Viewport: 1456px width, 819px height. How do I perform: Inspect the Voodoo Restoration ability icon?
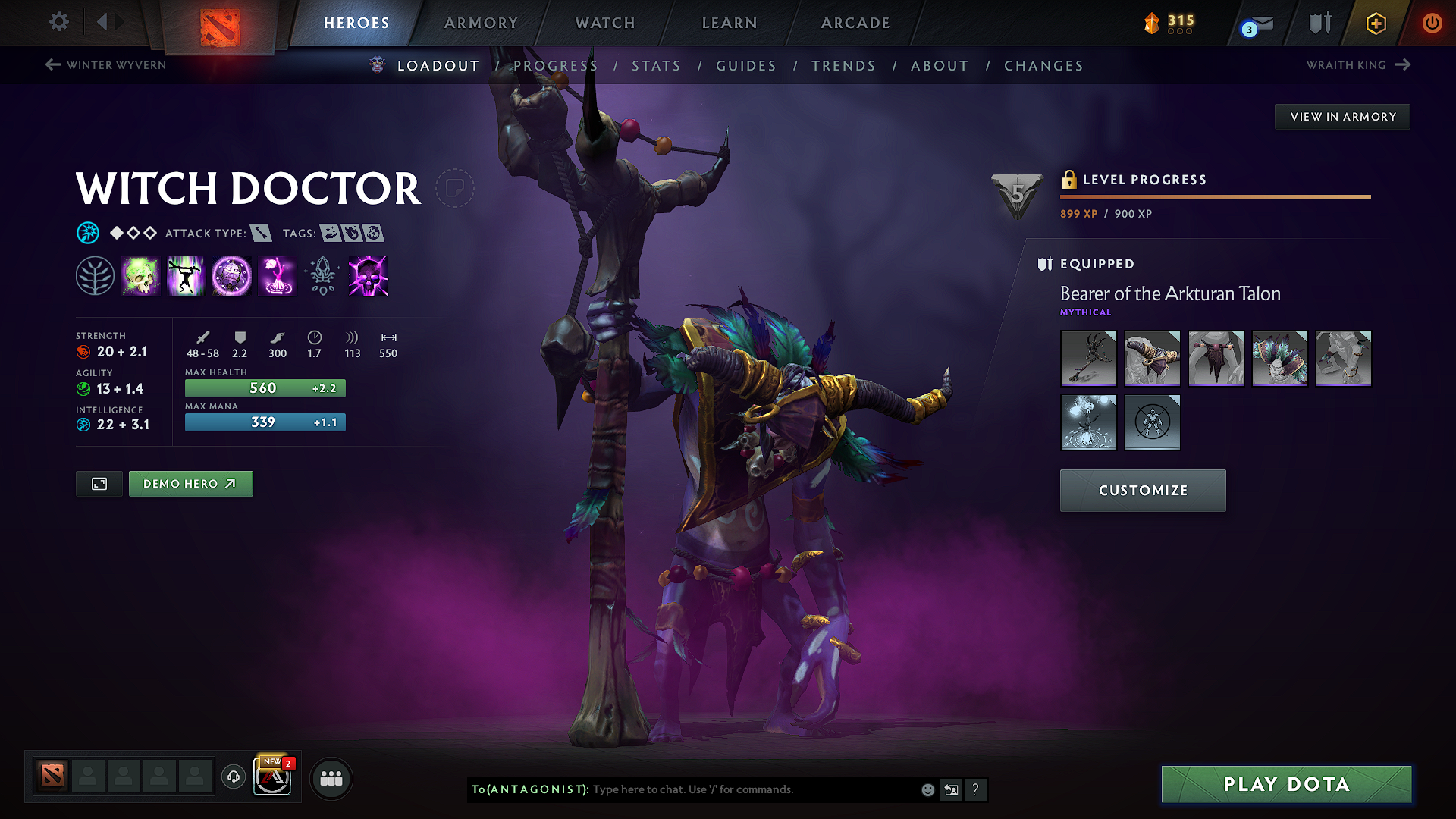click(x=185, y=276)
